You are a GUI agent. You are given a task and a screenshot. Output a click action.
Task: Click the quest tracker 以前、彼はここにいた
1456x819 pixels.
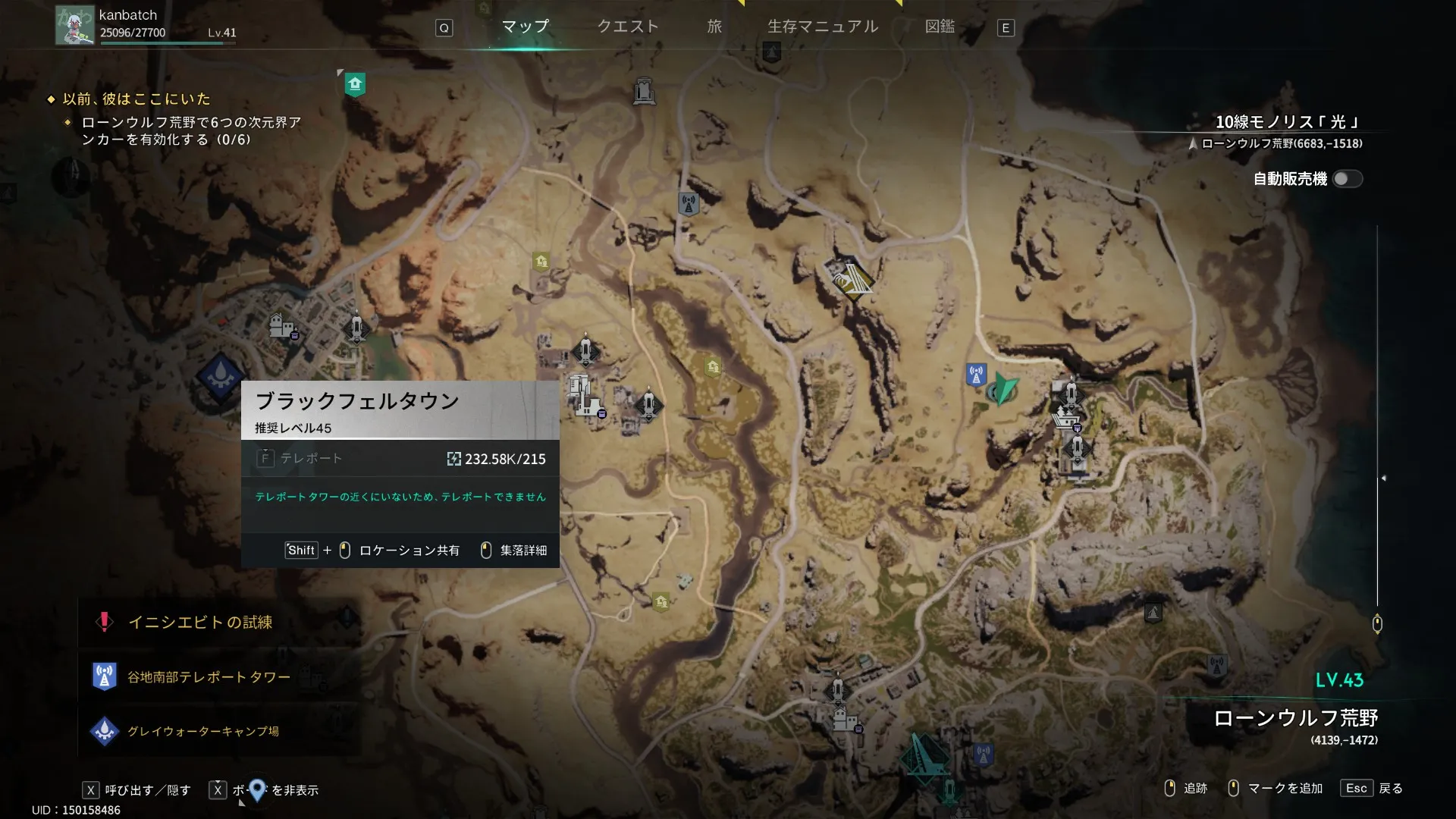(136, 99)
